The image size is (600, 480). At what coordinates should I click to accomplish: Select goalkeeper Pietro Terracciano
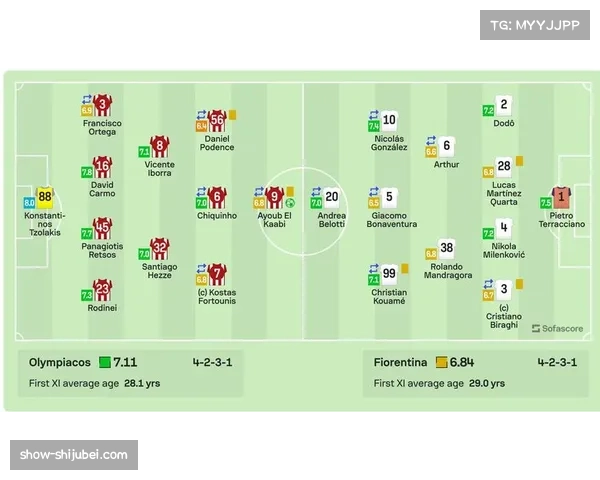pos(561,198)
